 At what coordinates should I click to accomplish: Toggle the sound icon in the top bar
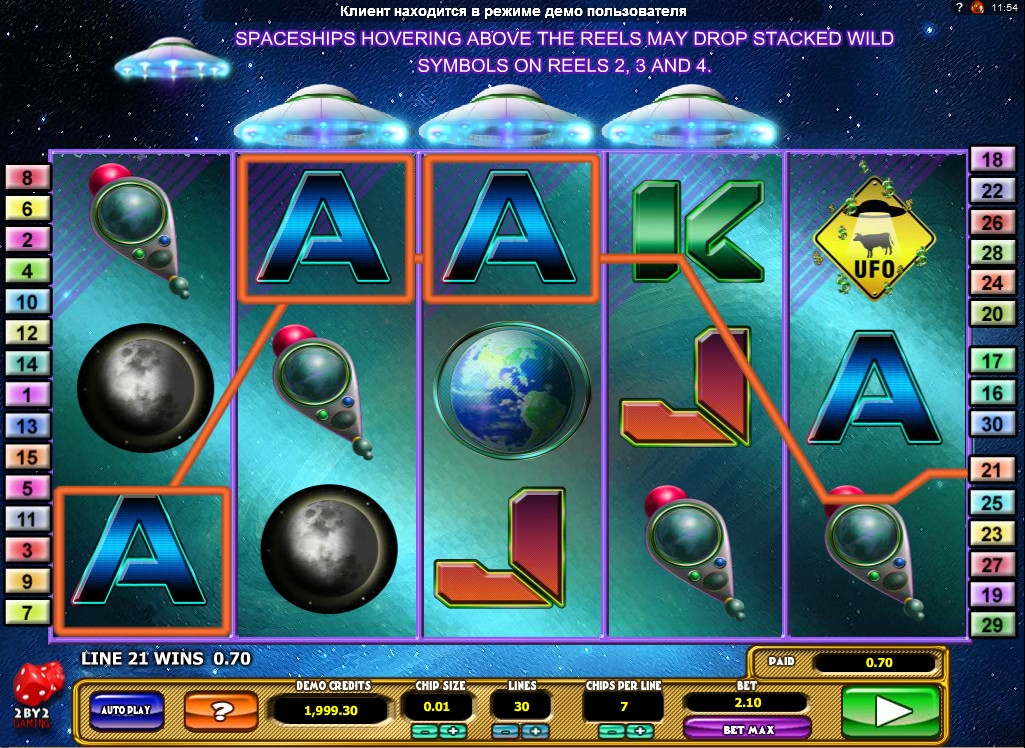tap(976, 8)
